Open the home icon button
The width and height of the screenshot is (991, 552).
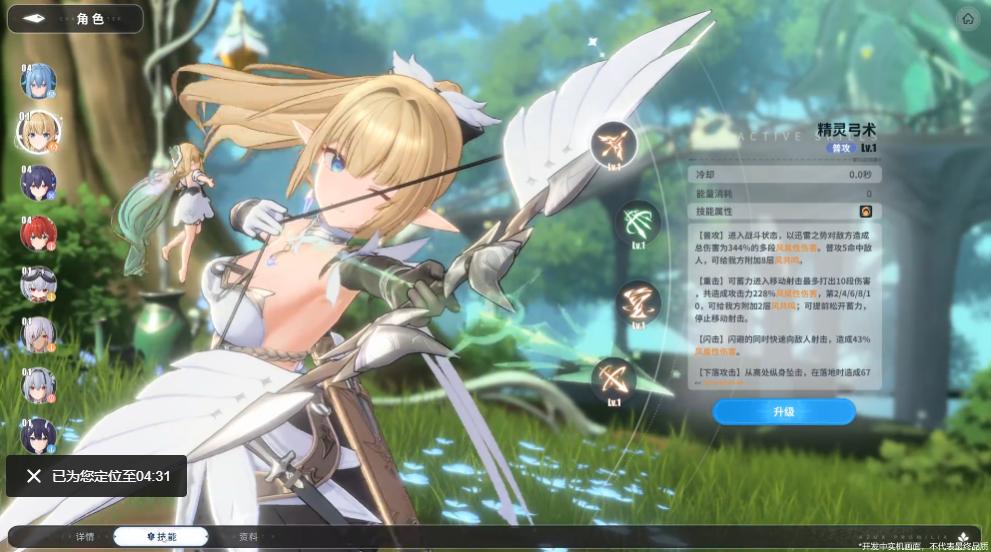[967, 19]
